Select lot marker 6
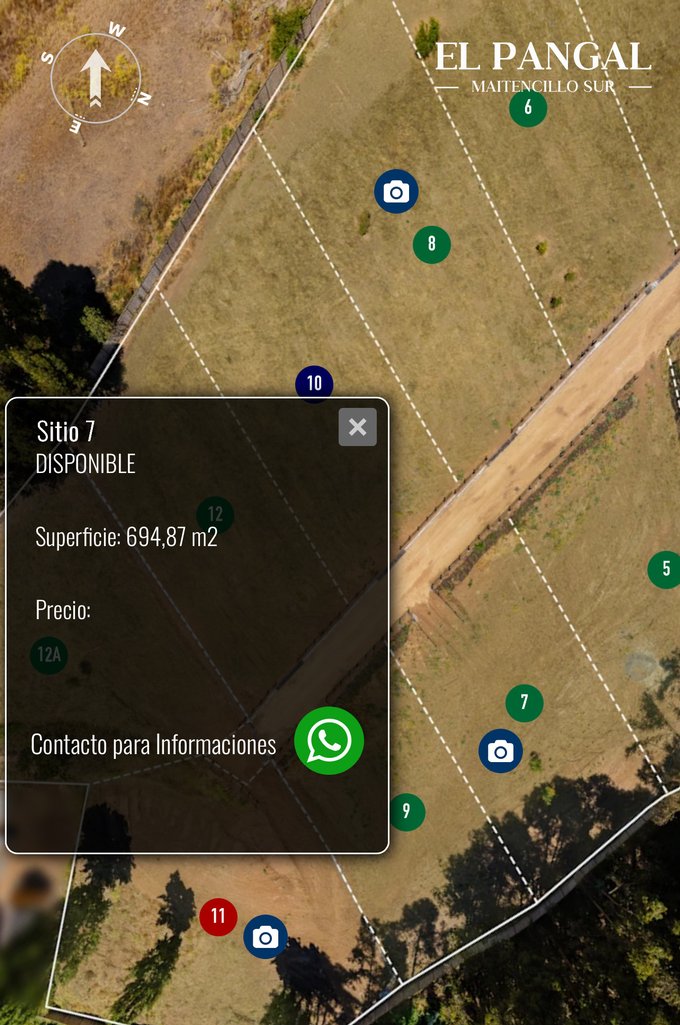 [528, 108]
